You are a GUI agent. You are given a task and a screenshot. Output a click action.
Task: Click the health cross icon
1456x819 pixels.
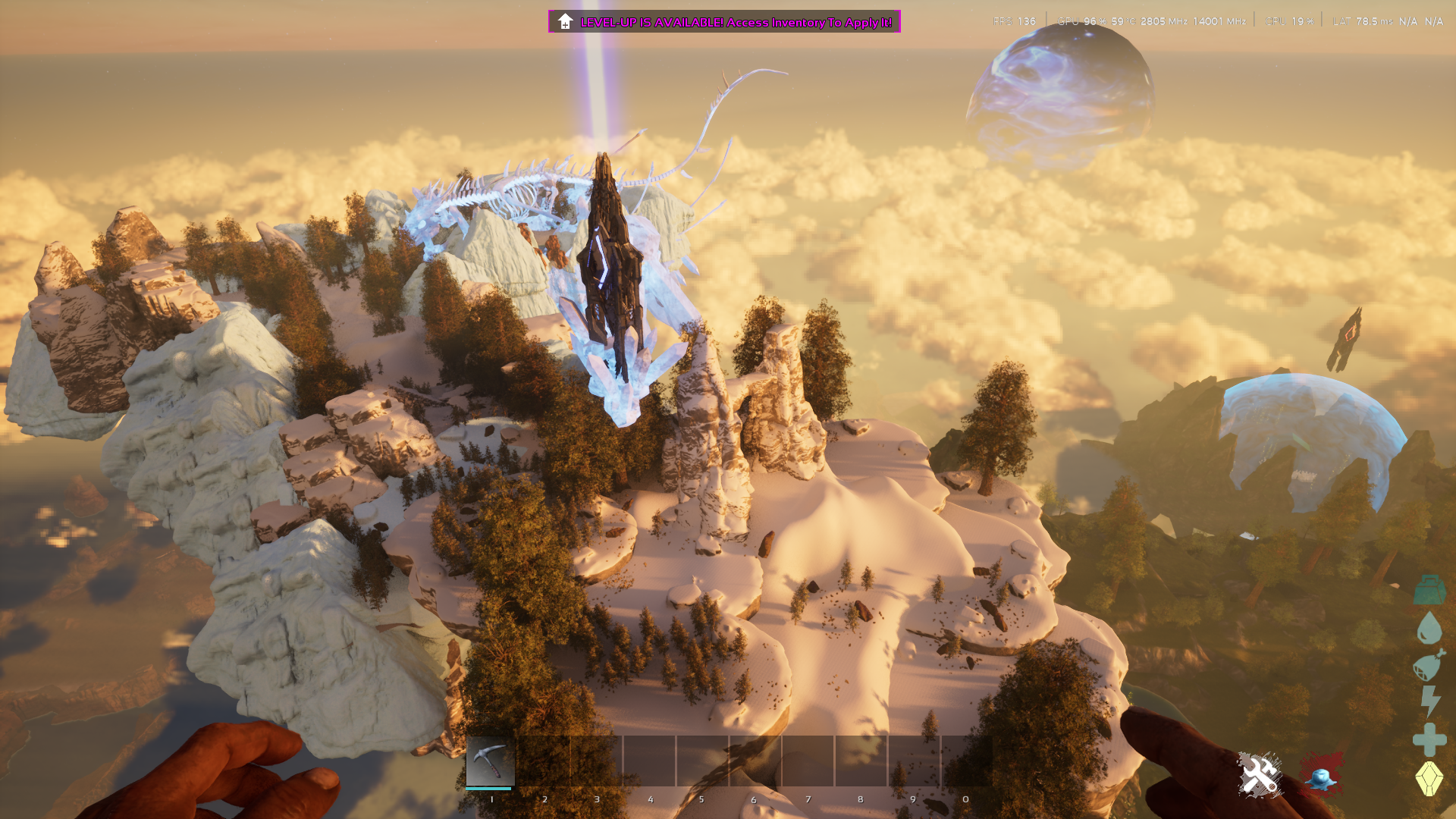[1429, 739]
